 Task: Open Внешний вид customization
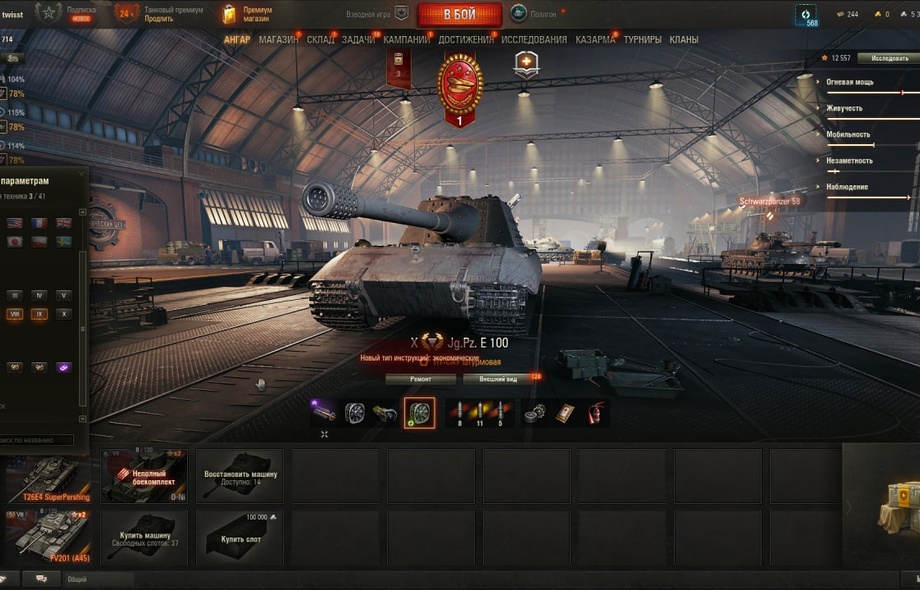499,380
